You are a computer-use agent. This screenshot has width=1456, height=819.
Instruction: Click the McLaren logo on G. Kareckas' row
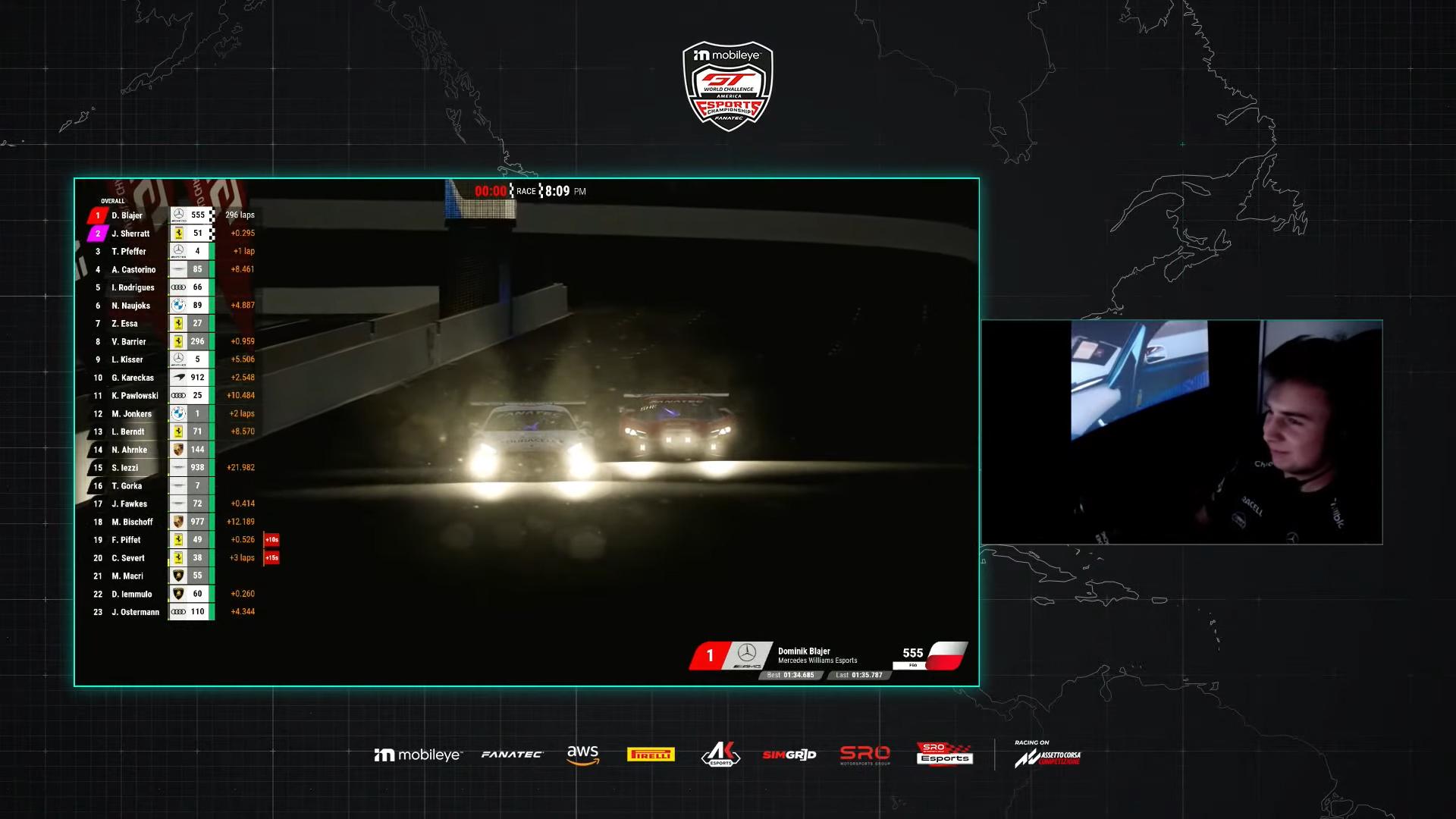(180, 377)
